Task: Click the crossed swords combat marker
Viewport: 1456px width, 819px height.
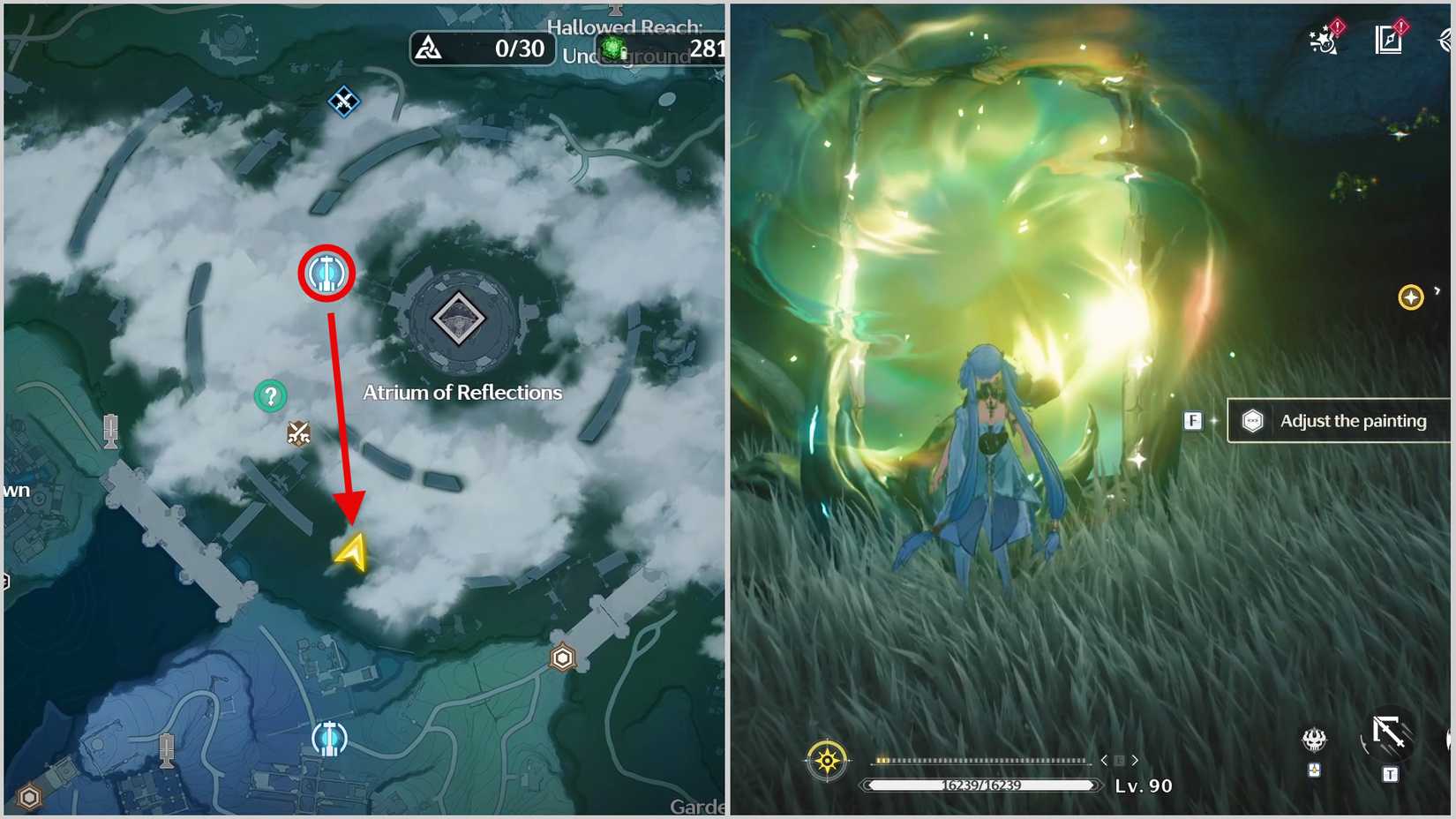Action: (298, 432)
